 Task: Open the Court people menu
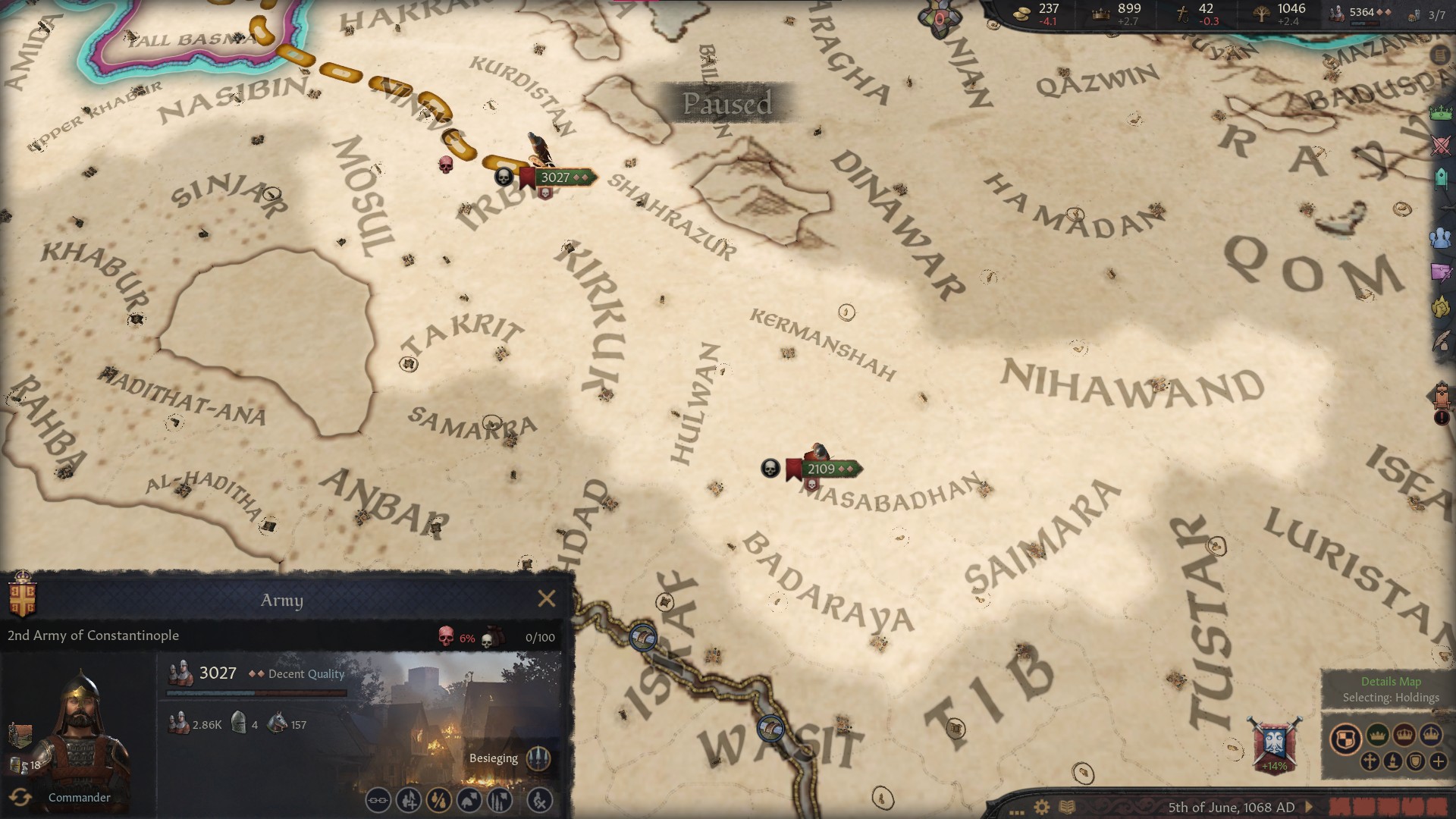coord(1441,238)
